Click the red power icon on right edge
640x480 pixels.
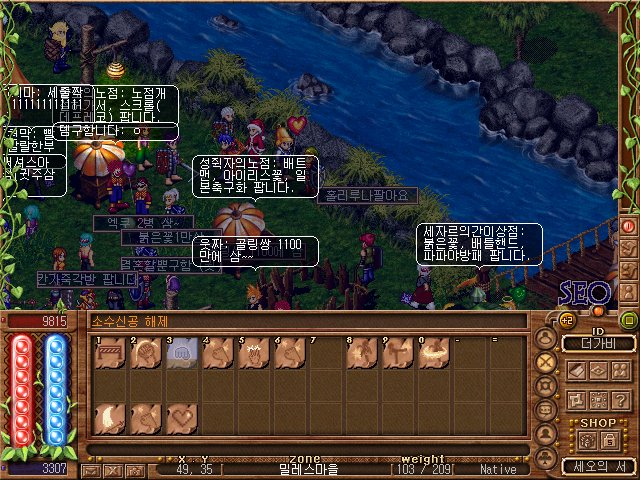(628, 226)
